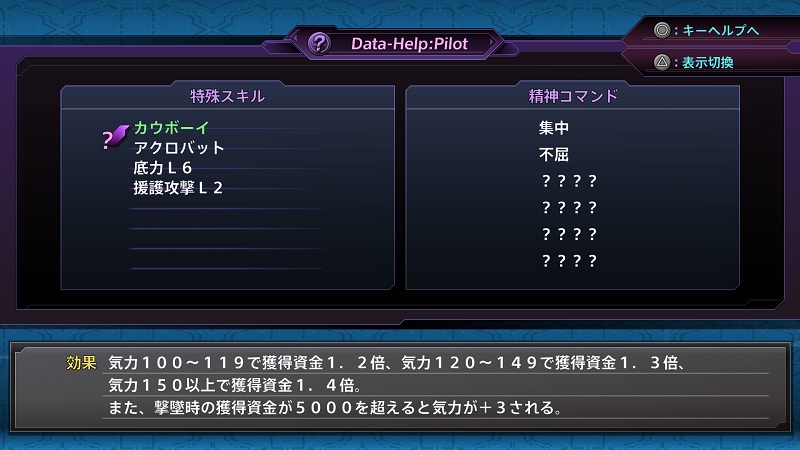
Task: Choose the 不屈 spirit command
Action: pyautogui.click(x=553, y=155)
